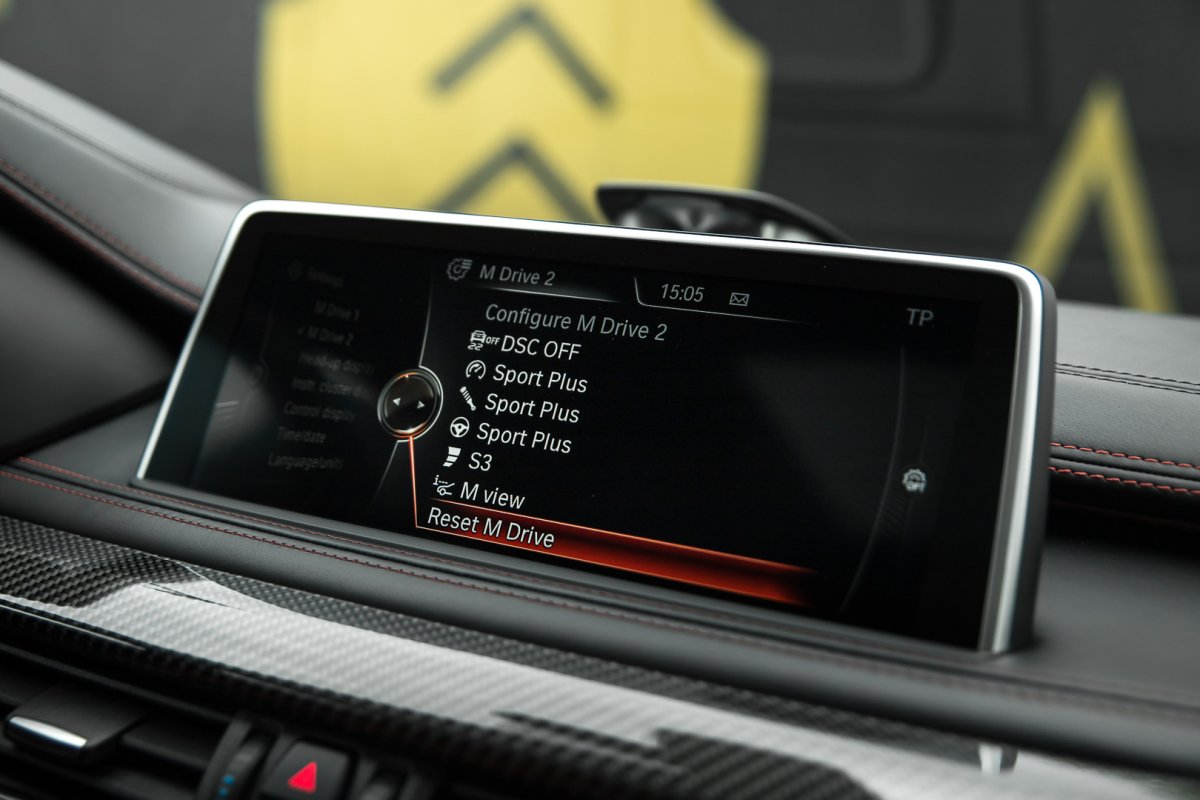1200x800 pixels.
Task: Click the gear icon on the screen's right edge
Action: point(912,480)
